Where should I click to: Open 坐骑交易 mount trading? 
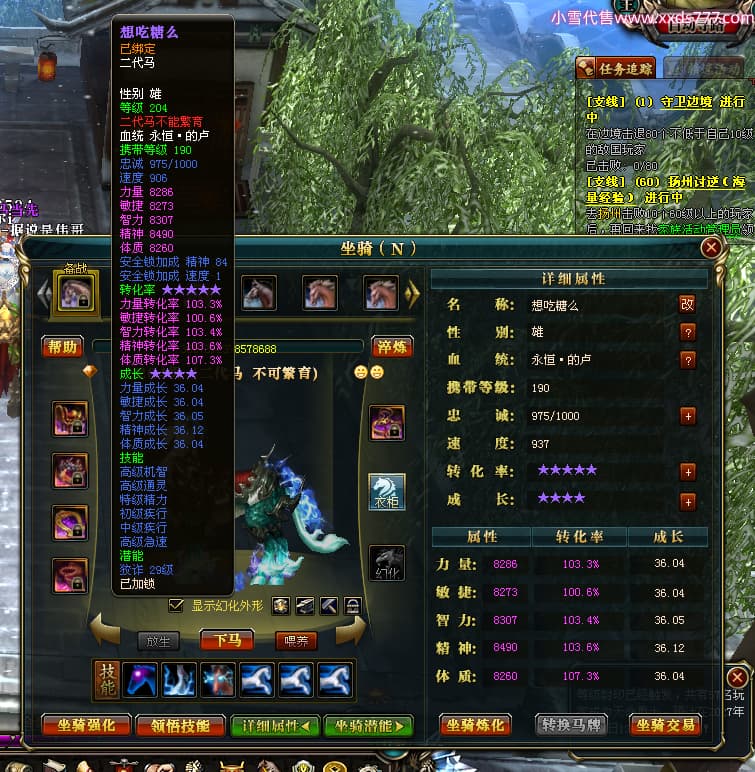[665, 725]
